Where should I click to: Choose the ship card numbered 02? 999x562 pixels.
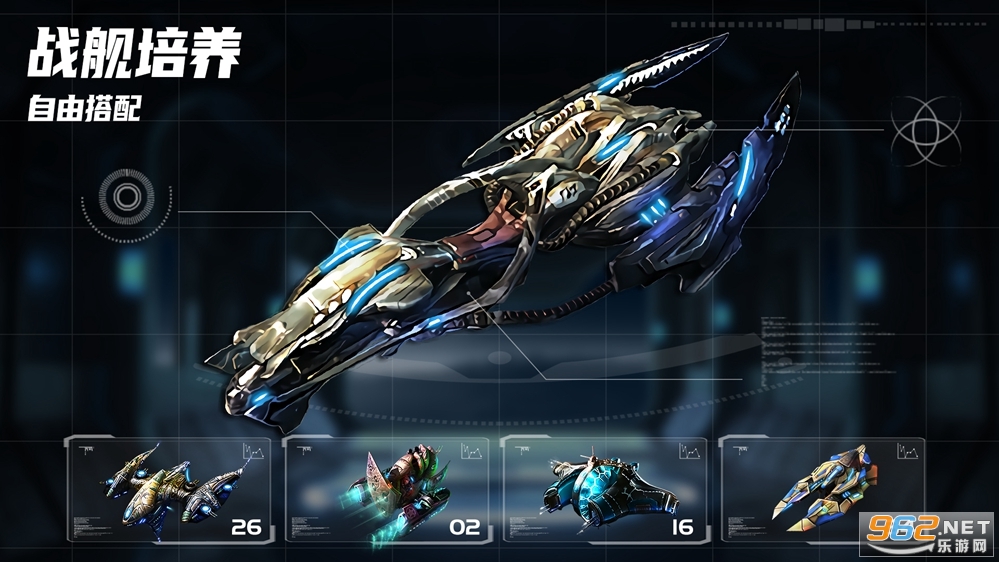[x=388, y=489]
